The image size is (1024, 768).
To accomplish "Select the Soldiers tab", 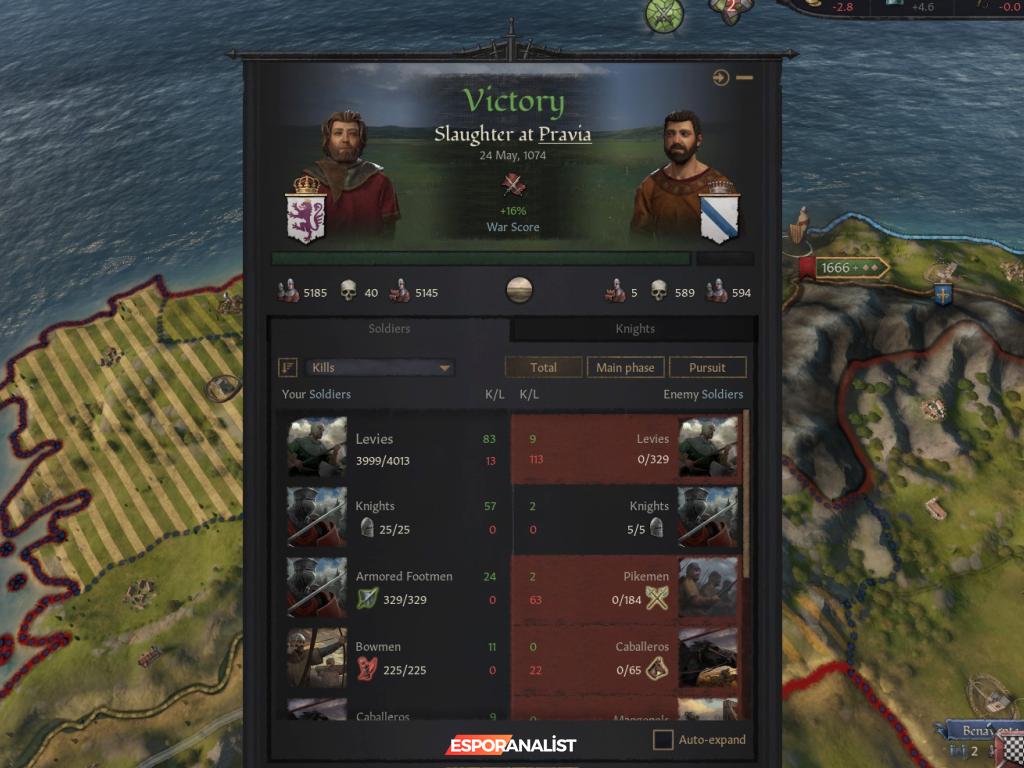I will pos(389,329).
